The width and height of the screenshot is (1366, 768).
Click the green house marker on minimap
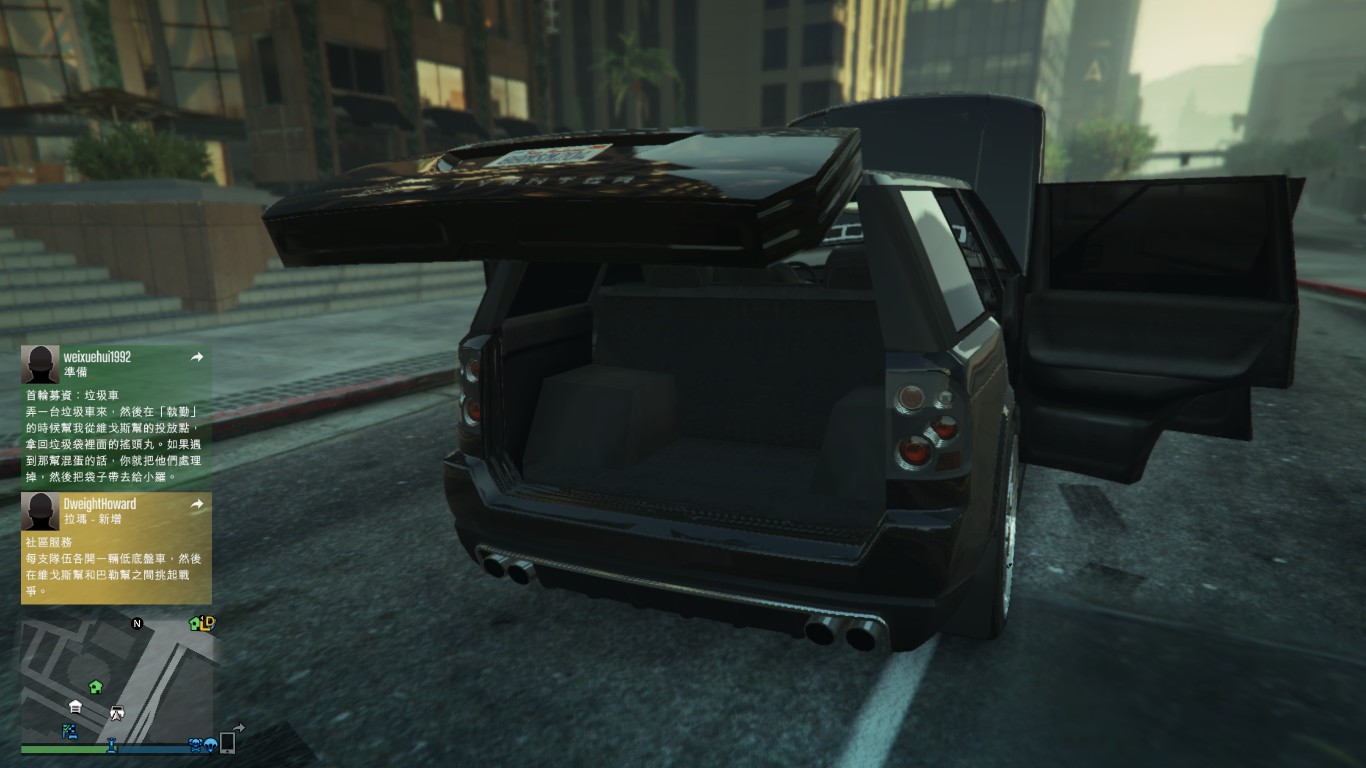(x=95, y=686)
